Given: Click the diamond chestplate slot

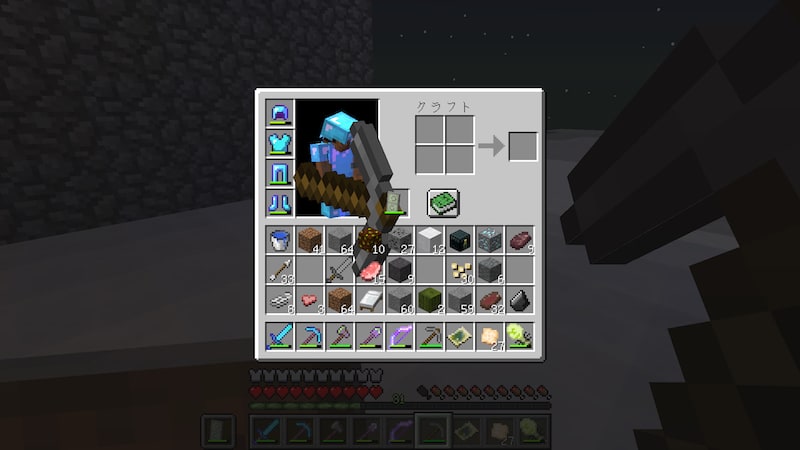Looking at the screenshot, I should coord(279,143).
